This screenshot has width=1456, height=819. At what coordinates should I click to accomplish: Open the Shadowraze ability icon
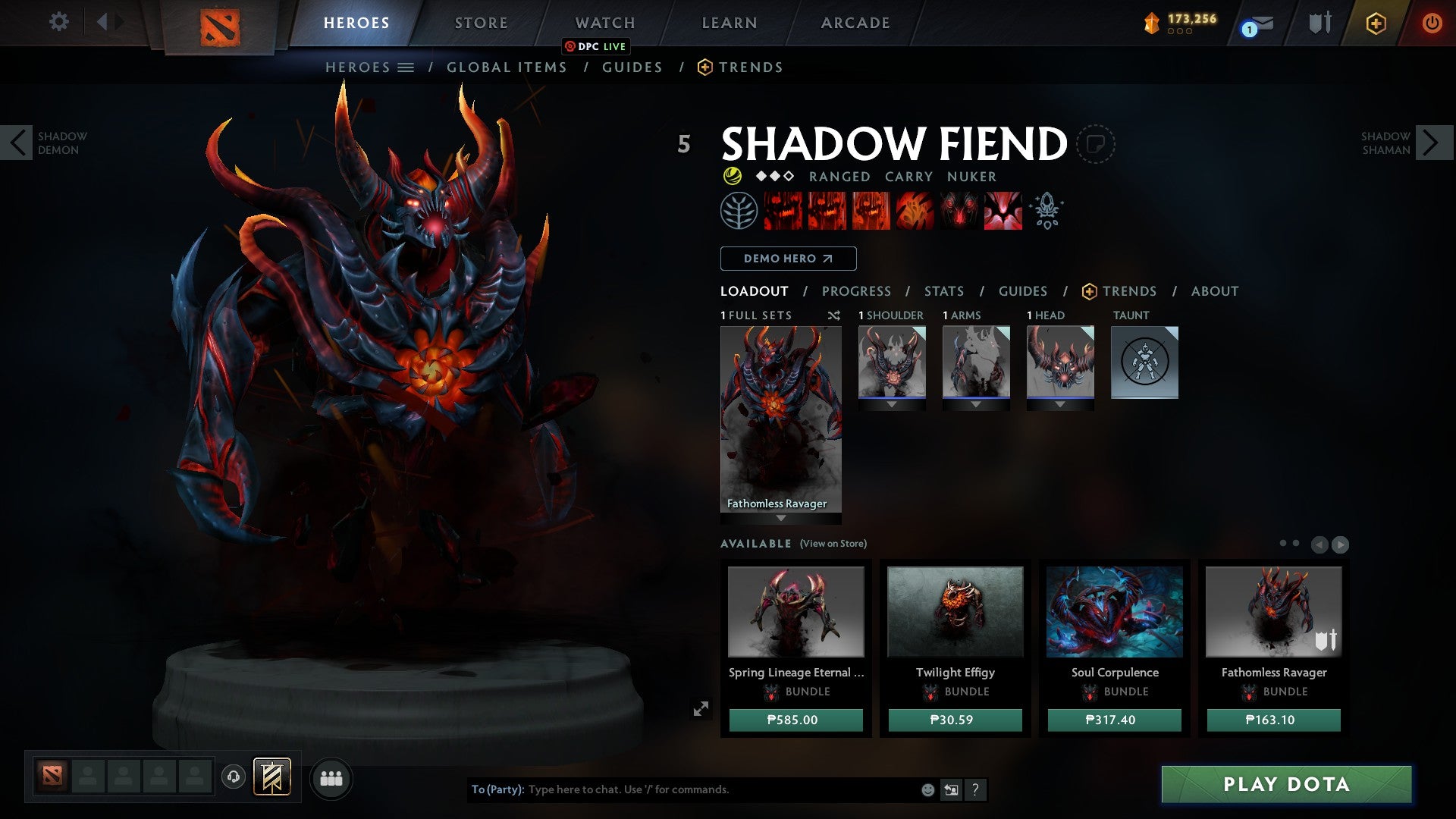click(x=782, y=212)
